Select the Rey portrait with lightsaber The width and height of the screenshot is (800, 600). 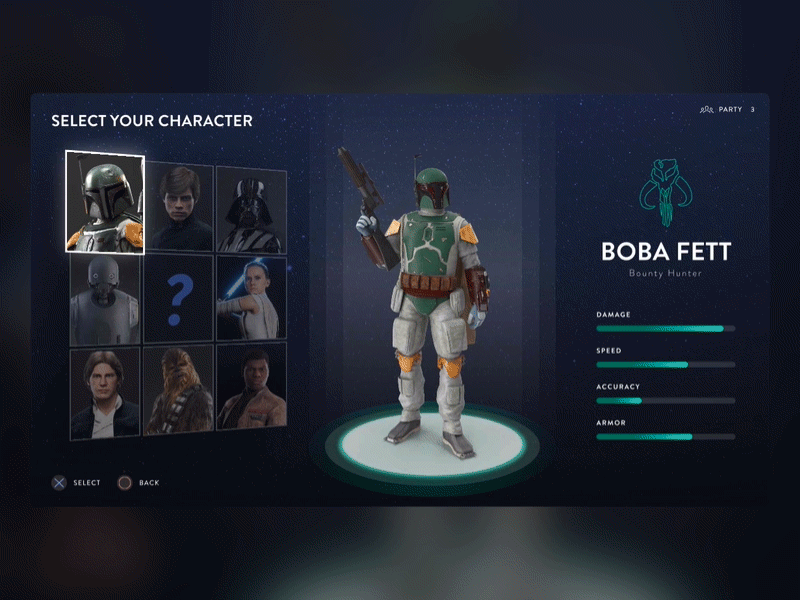(251, 298)
